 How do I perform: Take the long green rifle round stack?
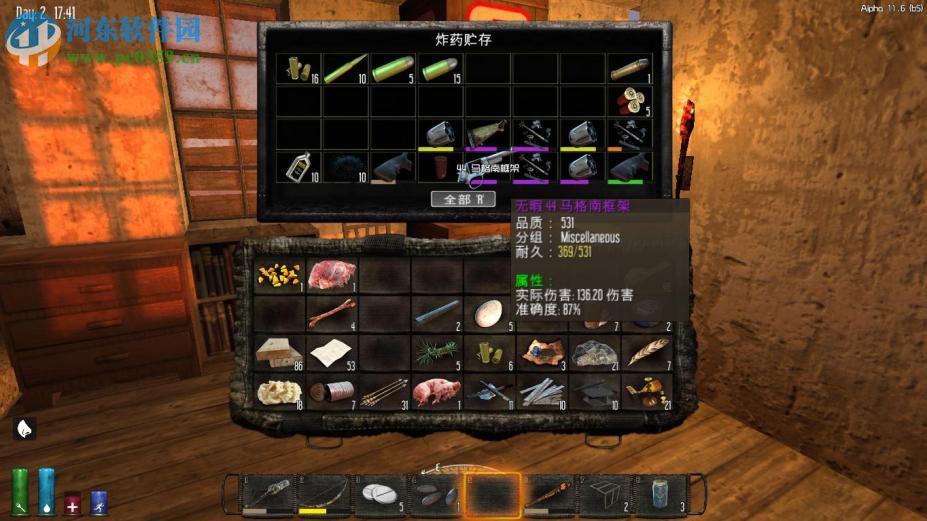pos(344,68)
